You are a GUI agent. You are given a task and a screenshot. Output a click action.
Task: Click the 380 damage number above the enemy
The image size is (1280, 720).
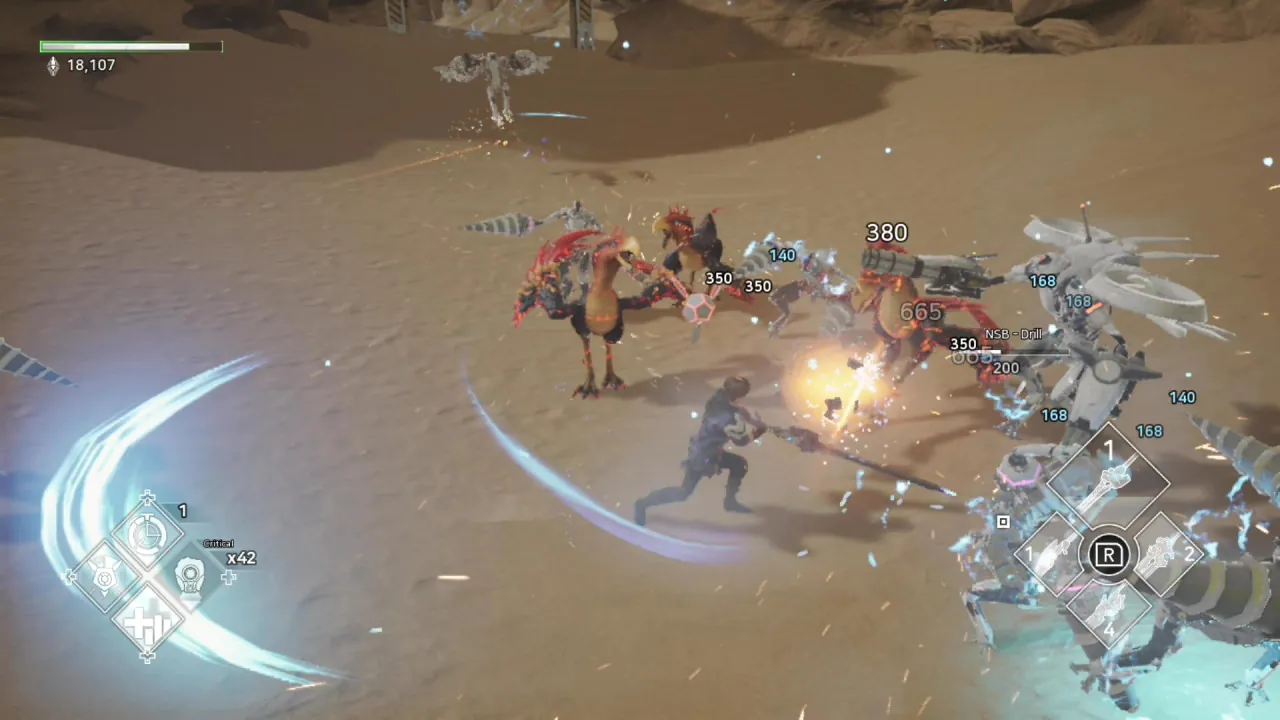tap(886, 232)
